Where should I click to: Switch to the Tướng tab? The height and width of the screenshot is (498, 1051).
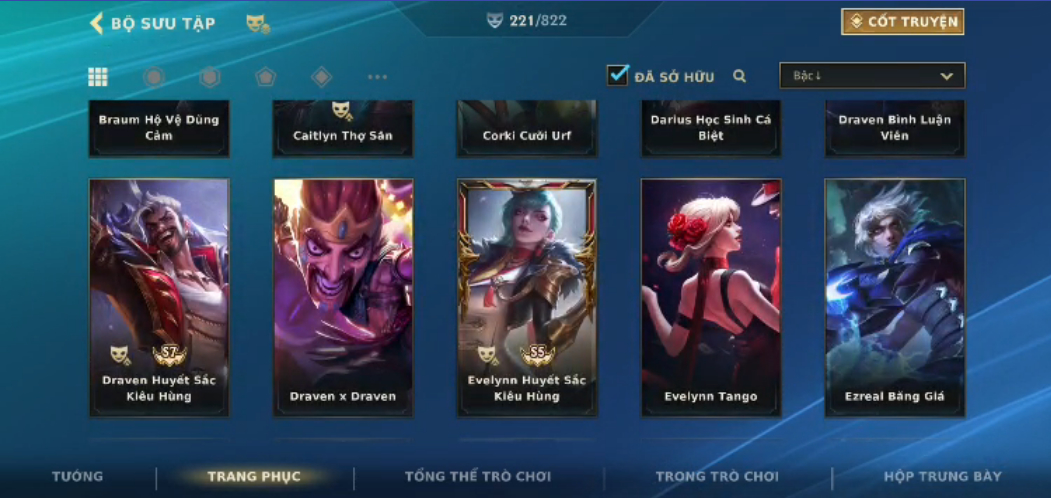coord(77,476)
